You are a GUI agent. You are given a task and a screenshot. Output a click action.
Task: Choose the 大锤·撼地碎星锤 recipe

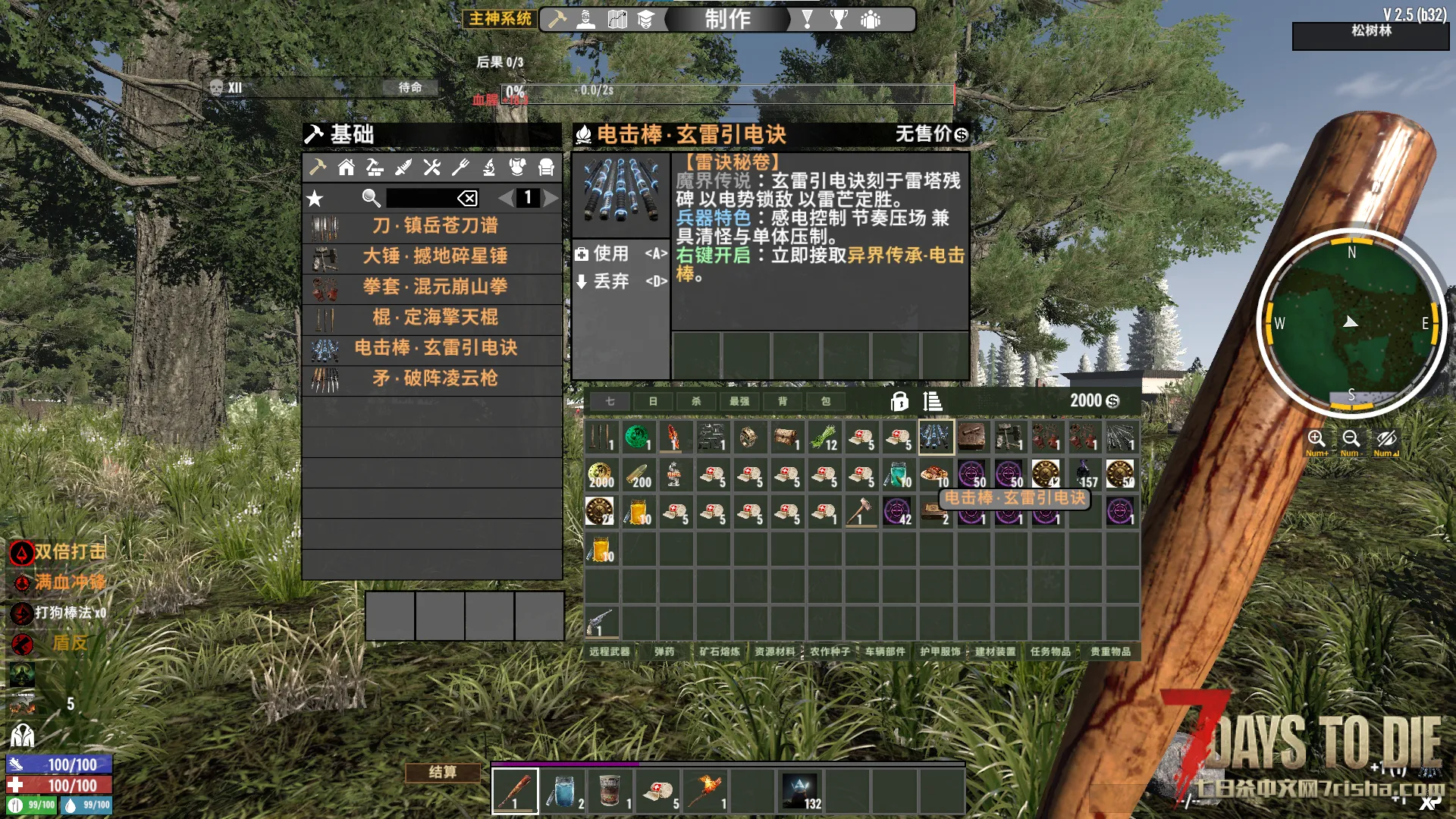[434, 256]
